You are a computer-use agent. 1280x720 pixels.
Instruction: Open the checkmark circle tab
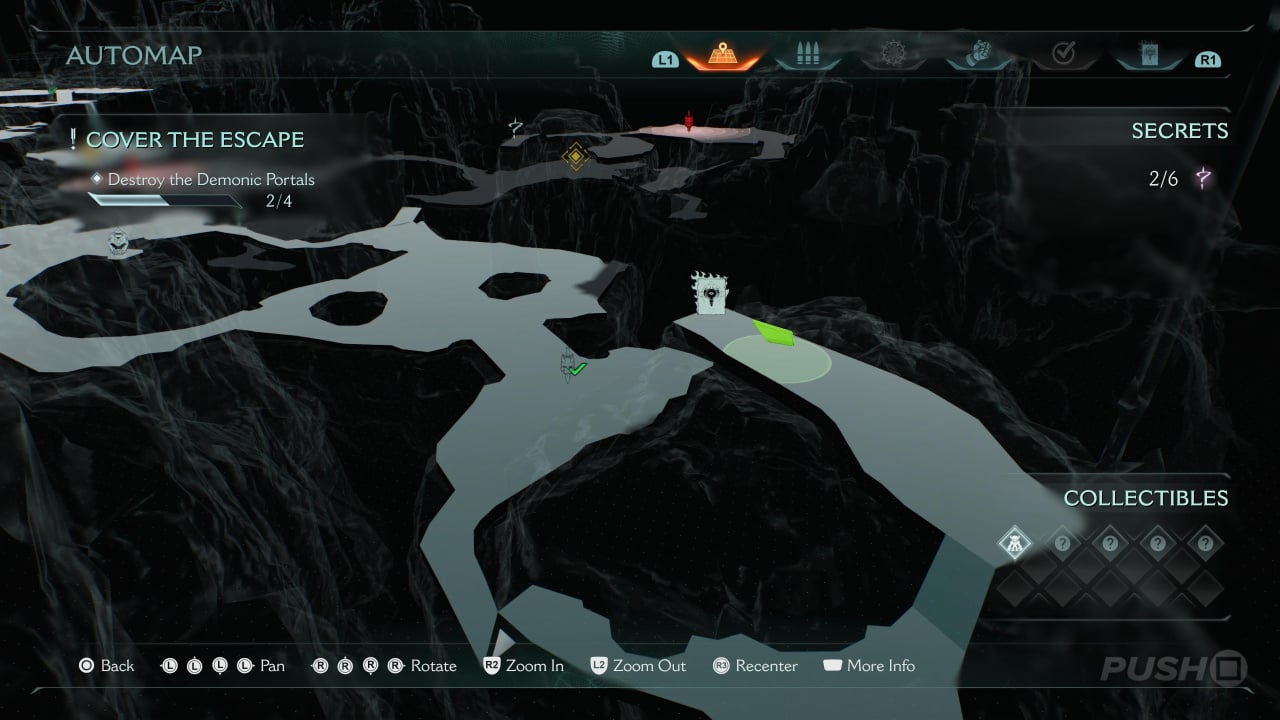point(1064,55)
